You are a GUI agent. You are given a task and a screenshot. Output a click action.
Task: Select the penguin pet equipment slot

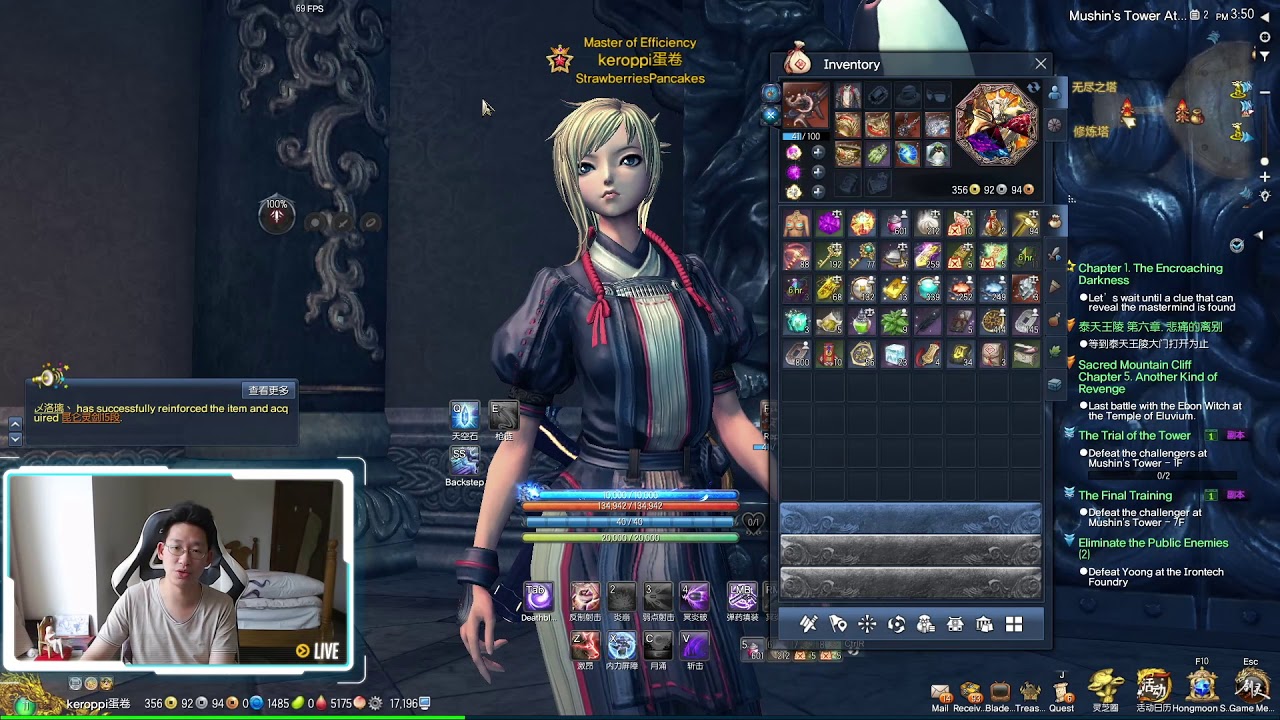(x=937, y=154)
